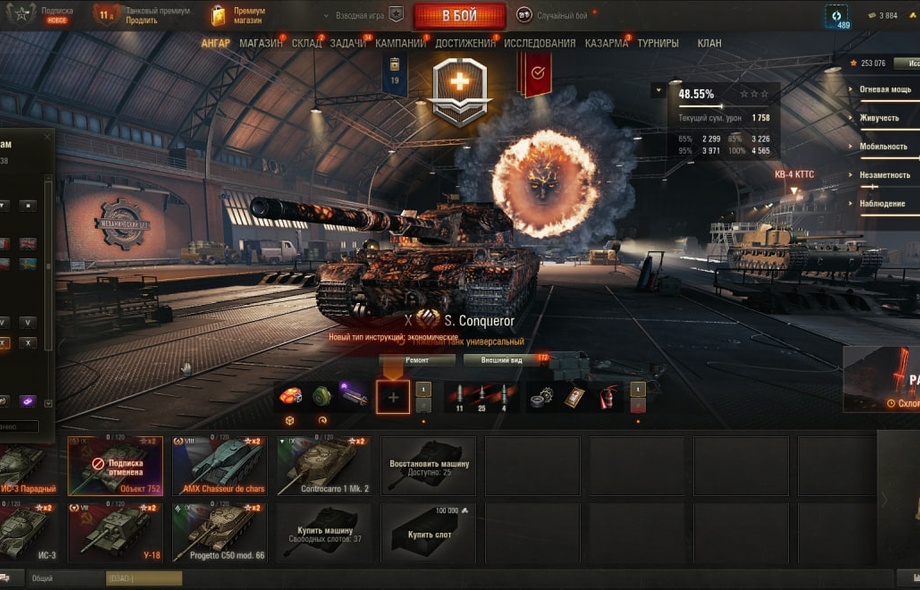Open the Клан tab
Image resolution: width=920 pixels, height=590 pixels.
(709, 43)
